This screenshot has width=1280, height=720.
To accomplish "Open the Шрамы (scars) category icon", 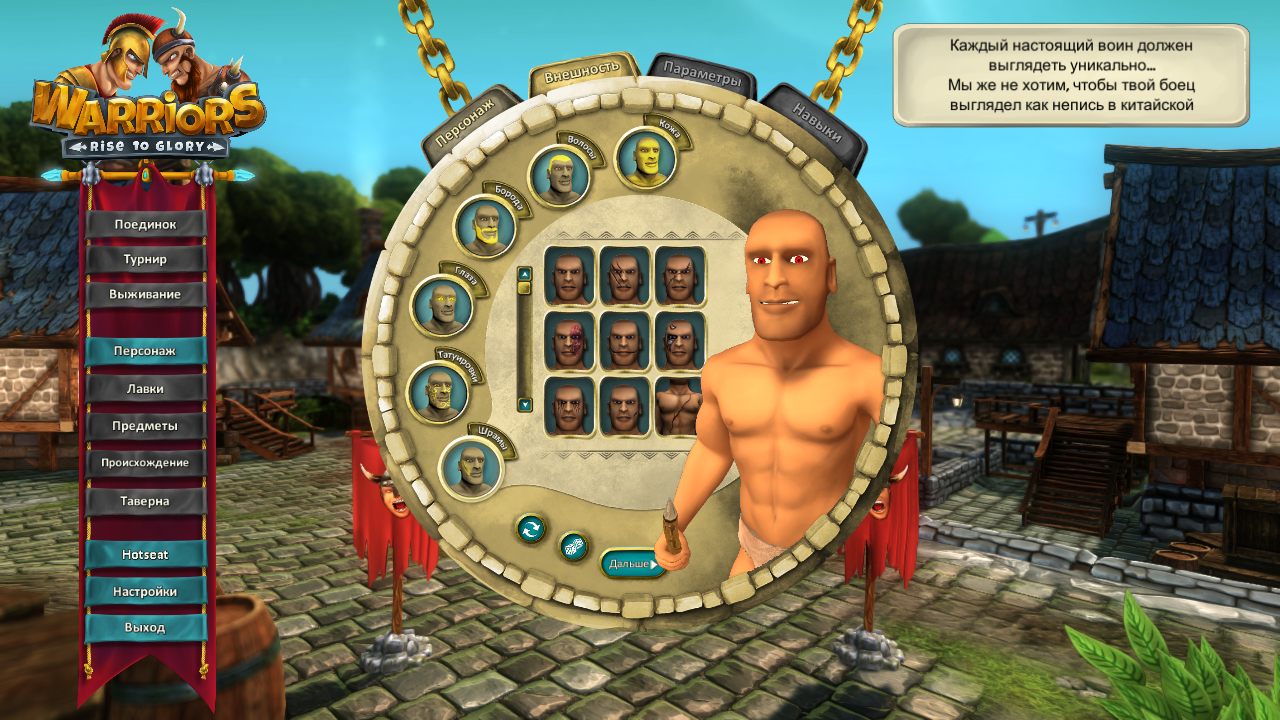I will (x=468, y=470).
